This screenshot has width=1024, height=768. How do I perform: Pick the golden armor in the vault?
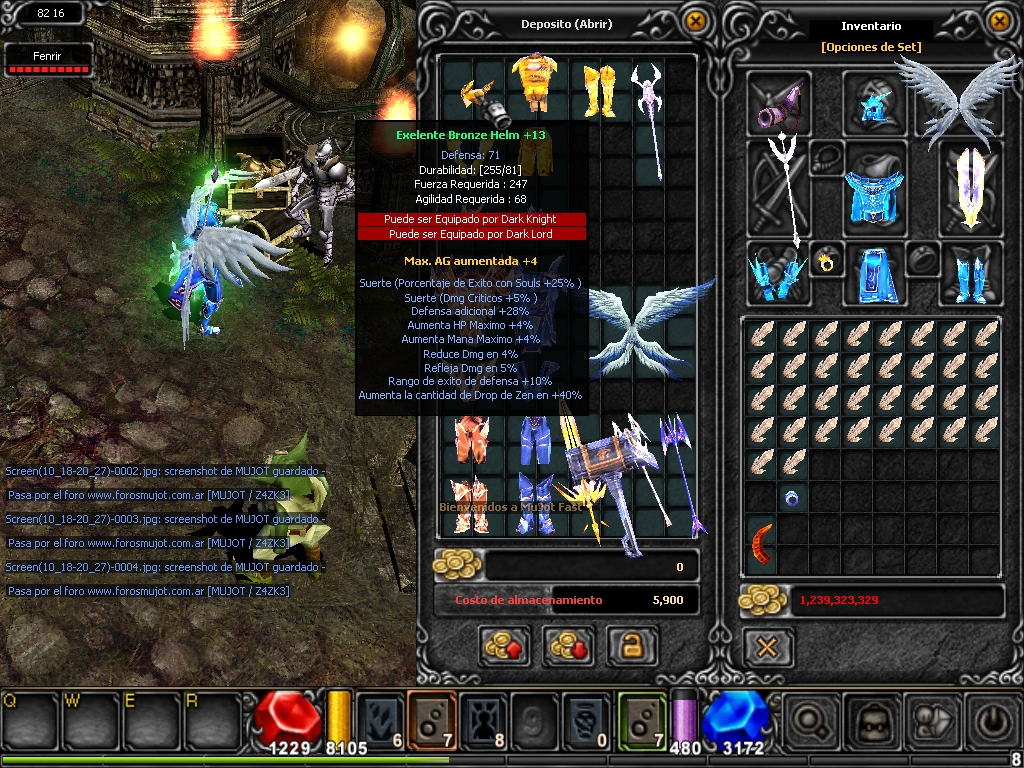[535, 84]
